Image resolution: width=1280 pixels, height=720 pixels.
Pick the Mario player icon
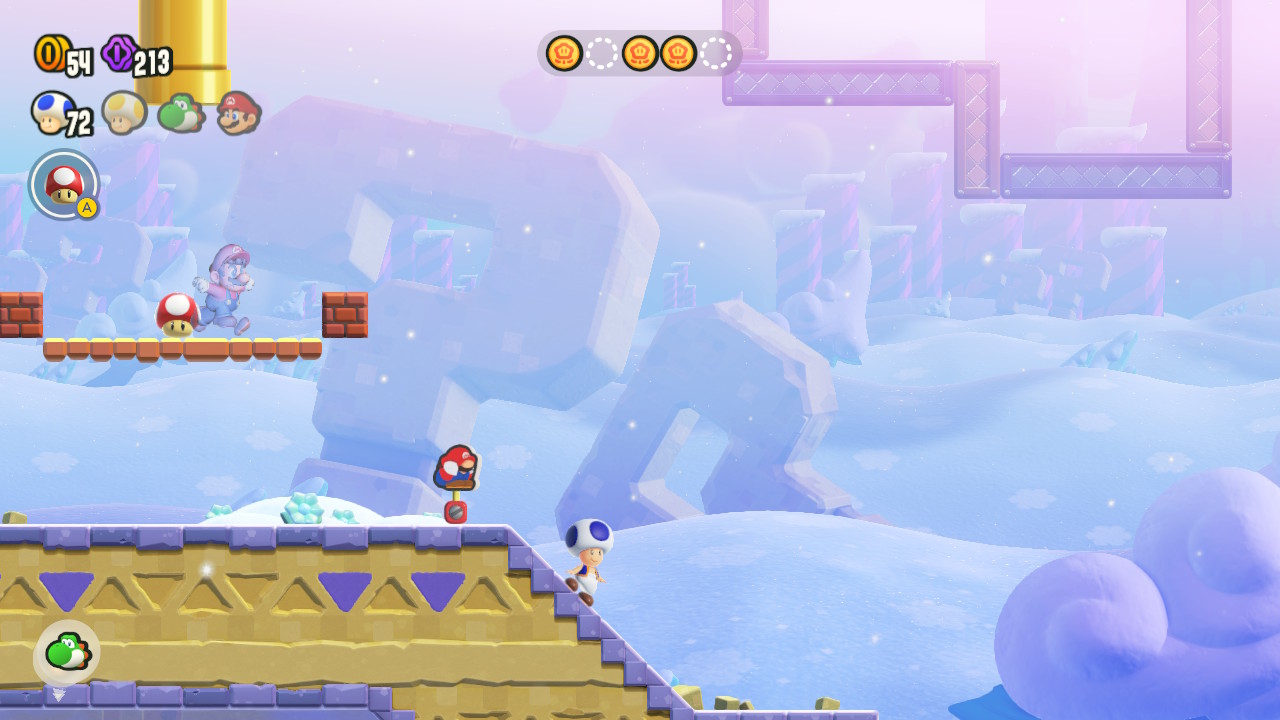click(238, 112)
